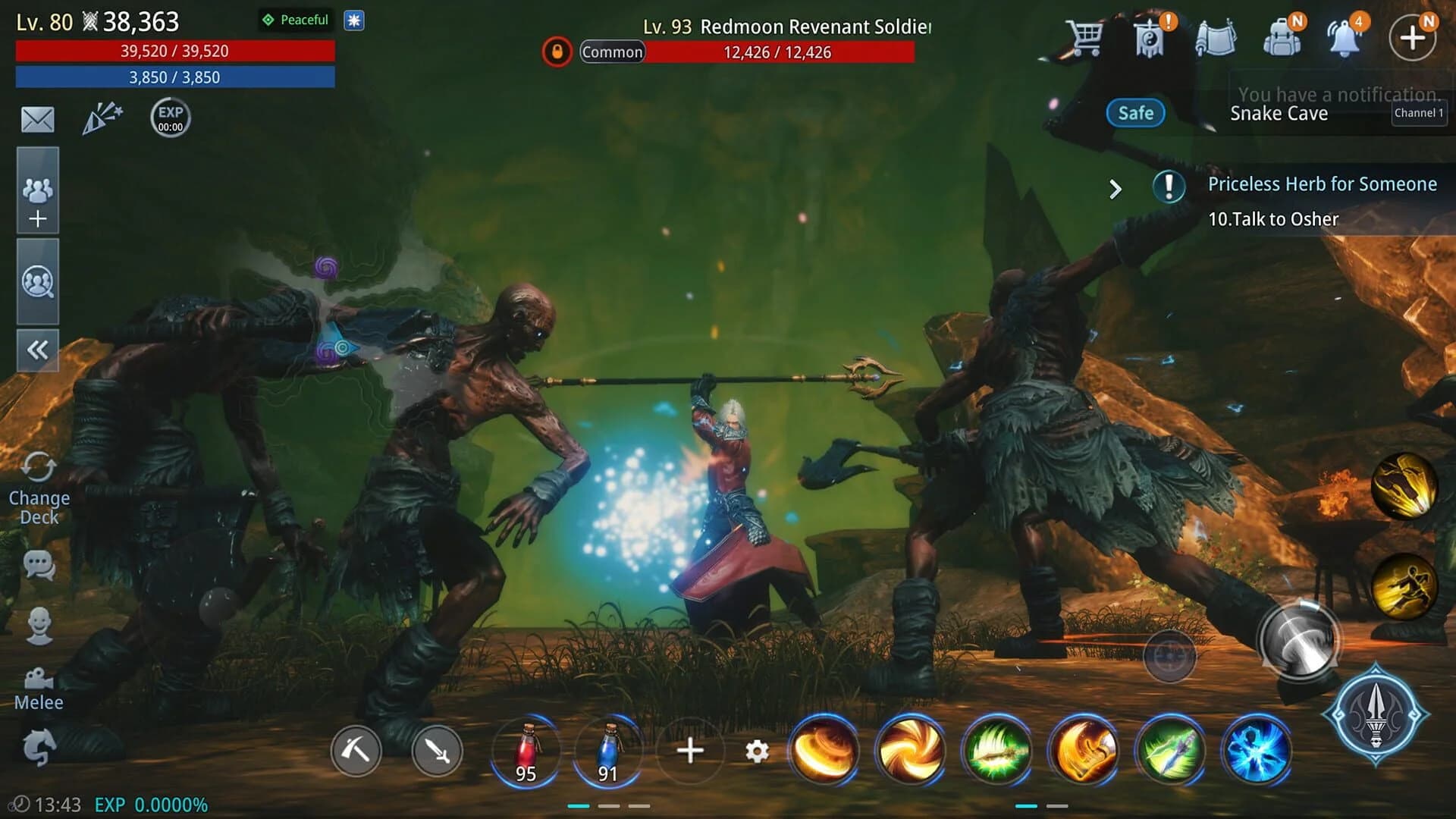Open the skill settings gear
This screenshot has width=1456, height=819.
756,752
